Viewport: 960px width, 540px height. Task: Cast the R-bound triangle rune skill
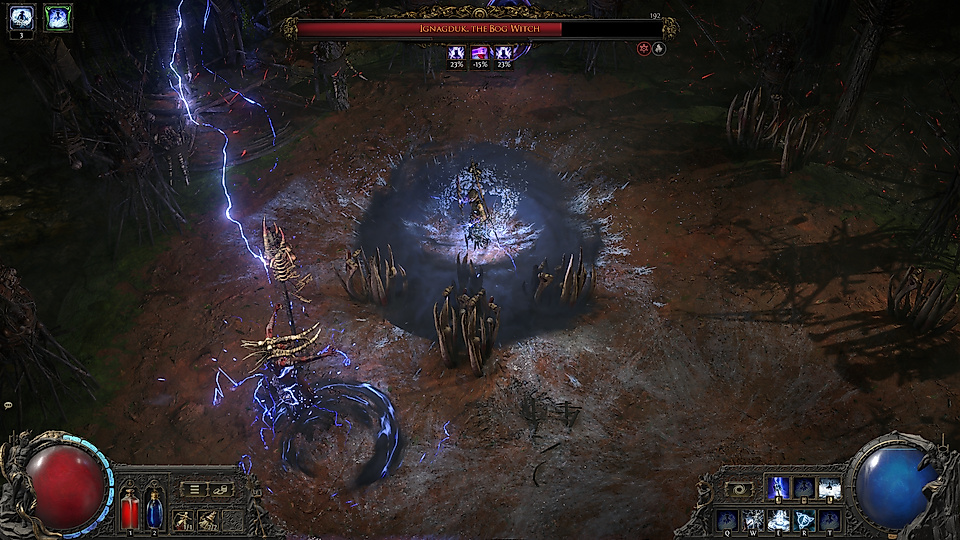pos(804,520)
